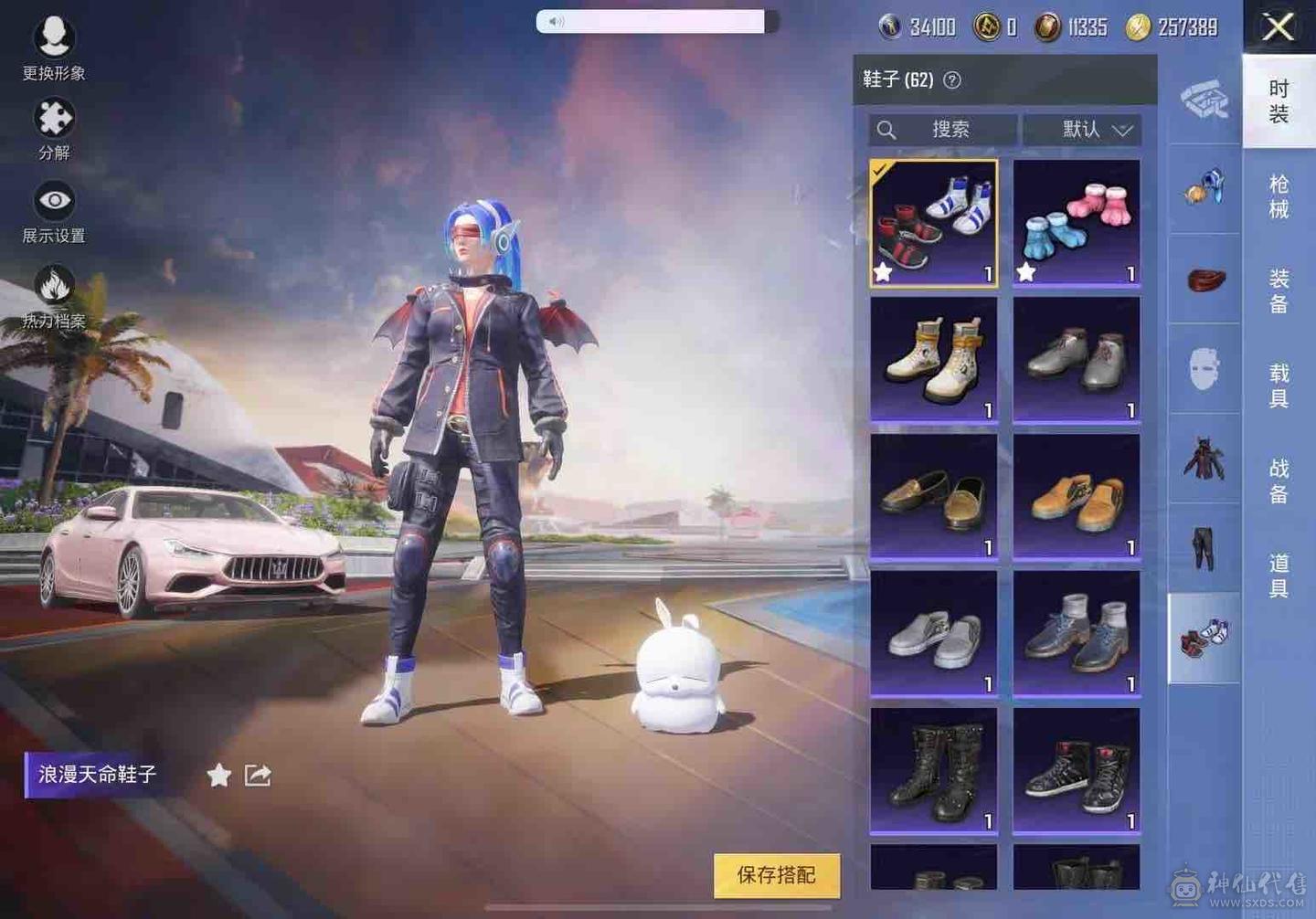Open 展示设置 display settings eye icon
The image size is (1316, 919).
tap(55, 199)
